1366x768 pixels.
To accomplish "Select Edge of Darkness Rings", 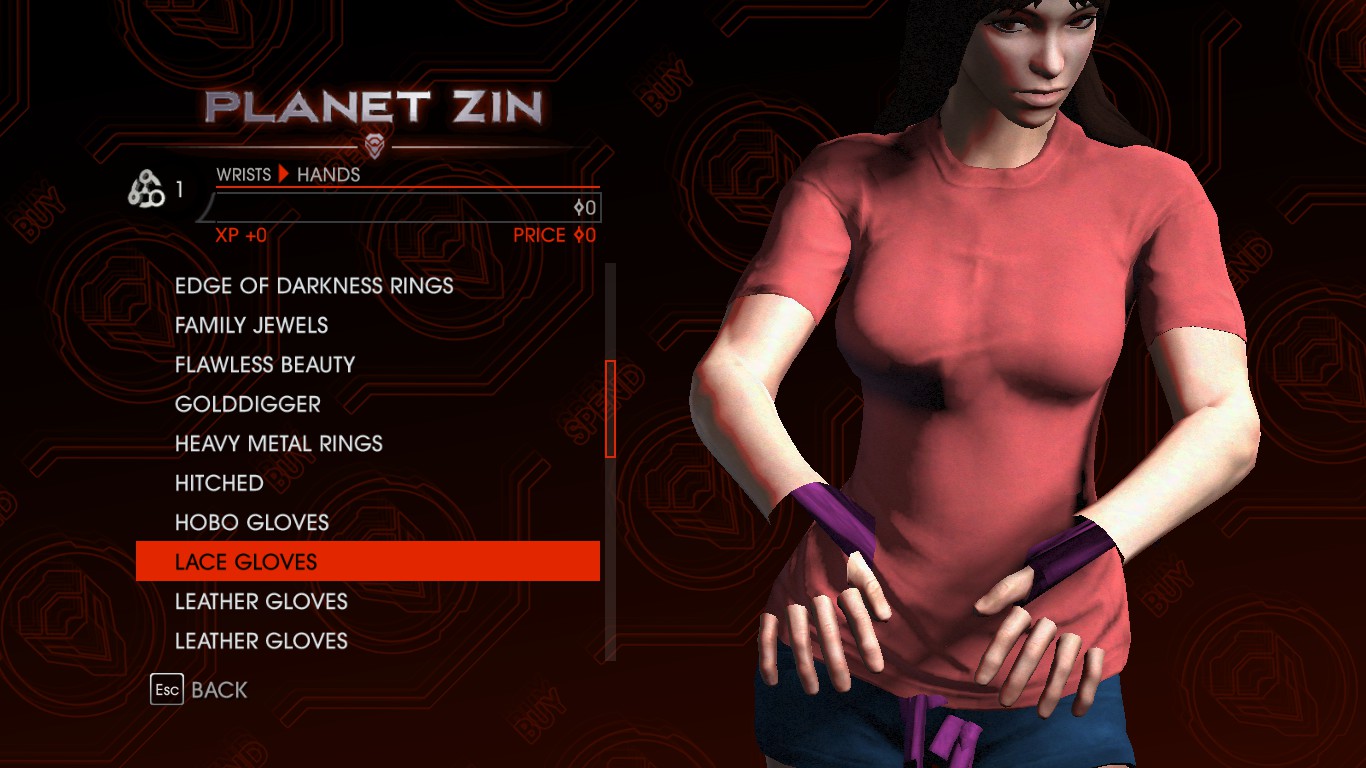I will (314, 286).
